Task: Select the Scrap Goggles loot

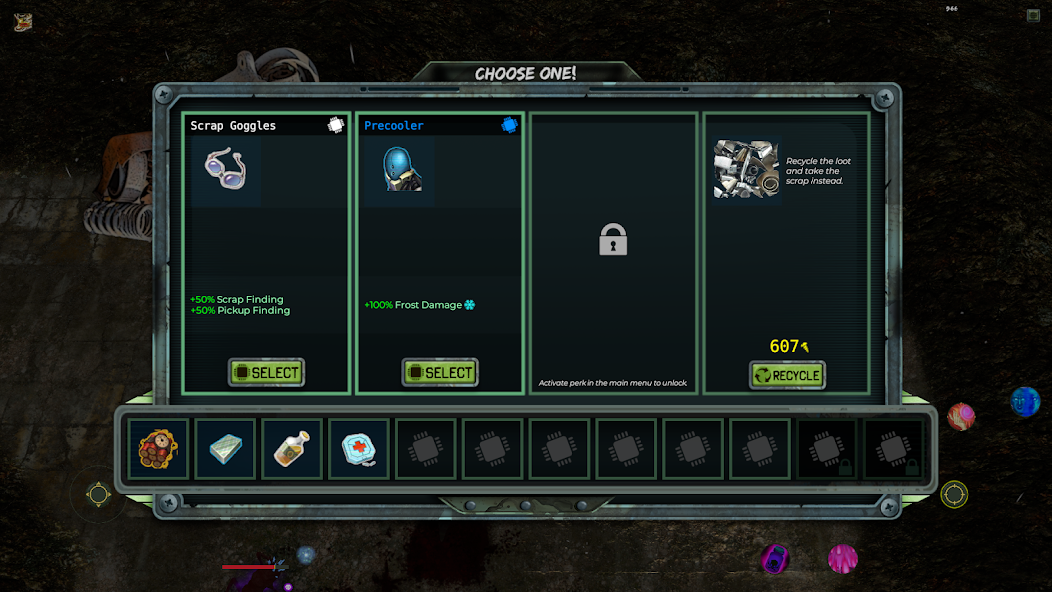Action: (266, 373)
